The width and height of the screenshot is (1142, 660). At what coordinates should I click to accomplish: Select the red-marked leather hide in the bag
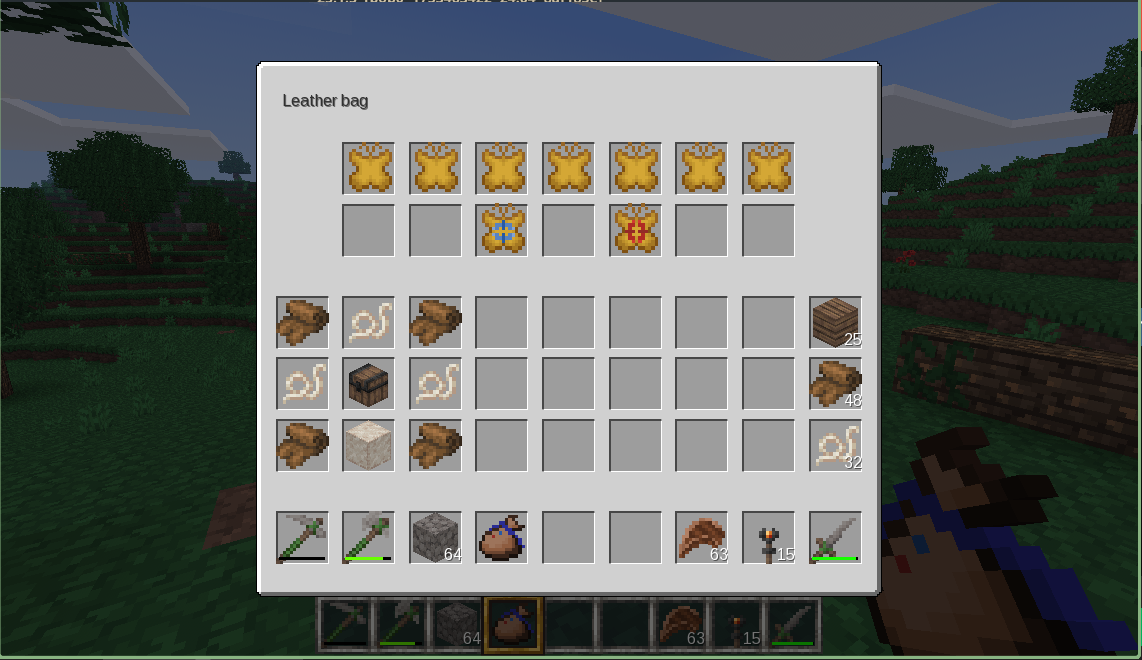[635, 230]
